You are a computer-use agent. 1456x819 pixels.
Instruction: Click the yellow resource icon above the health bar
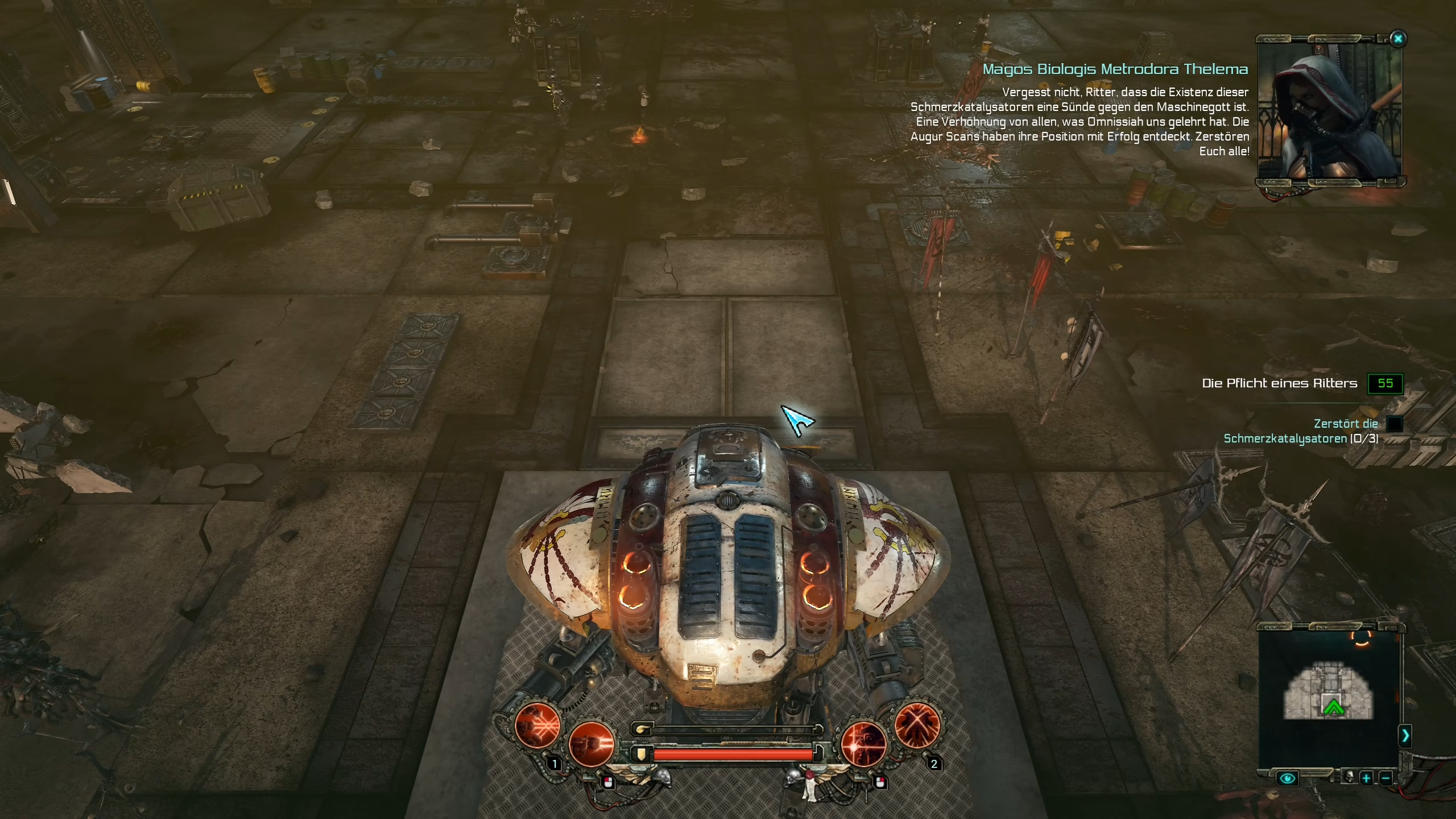(x=643, y=729)
